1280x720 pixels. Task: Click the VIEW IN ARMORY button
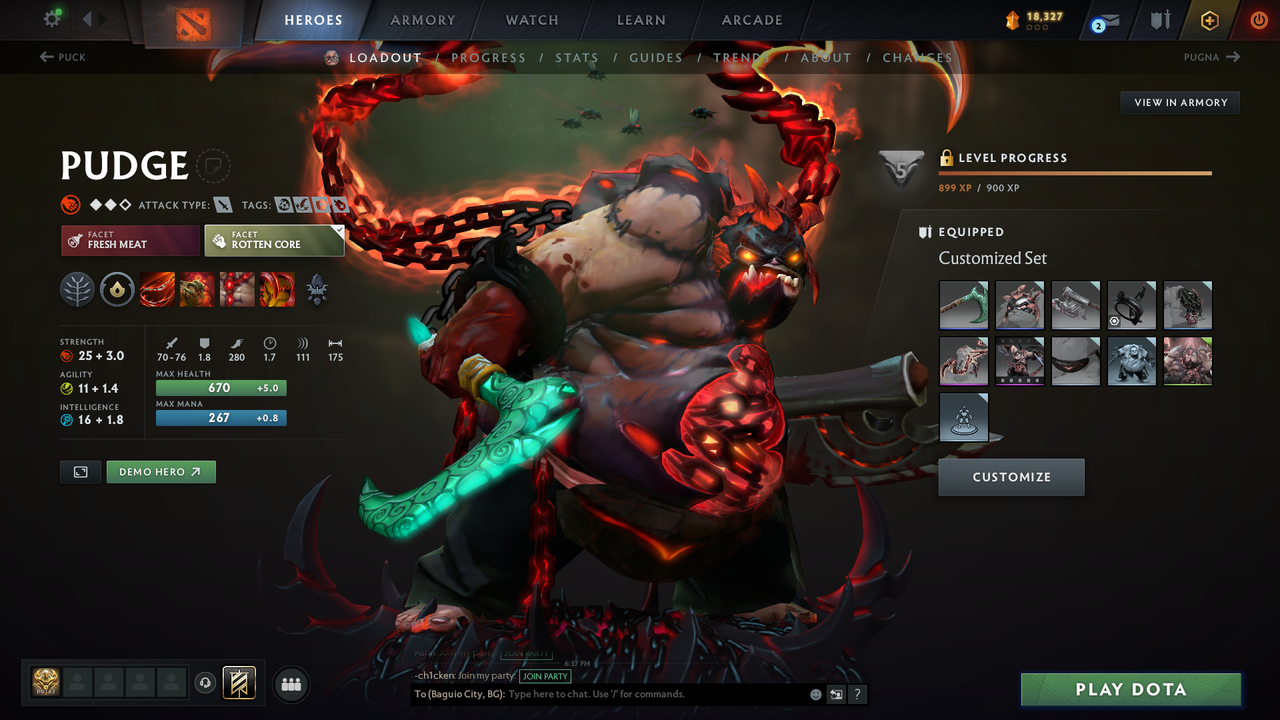pos(1179,102)
